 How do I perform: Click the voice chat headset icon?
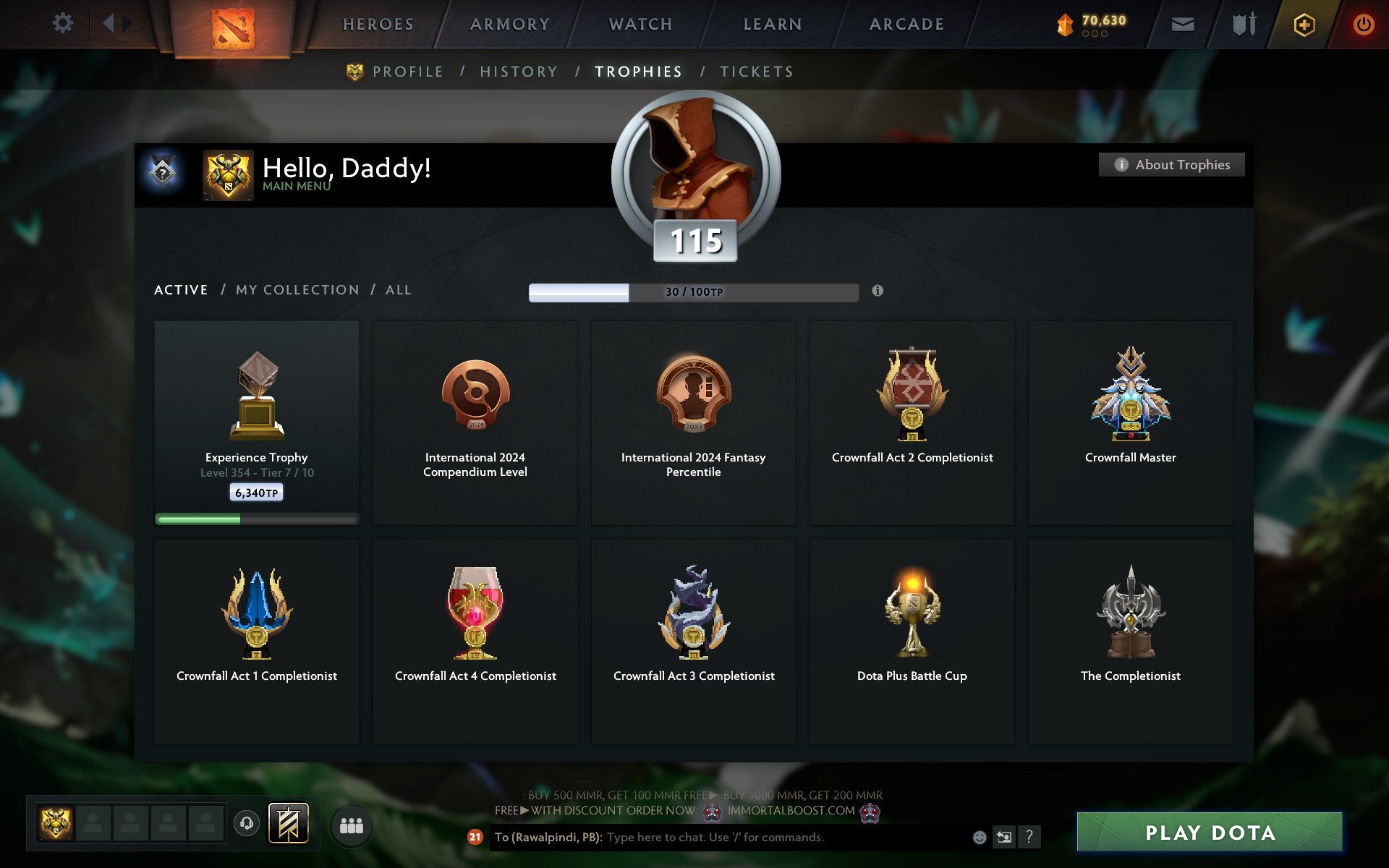click(x=247, y=822)
